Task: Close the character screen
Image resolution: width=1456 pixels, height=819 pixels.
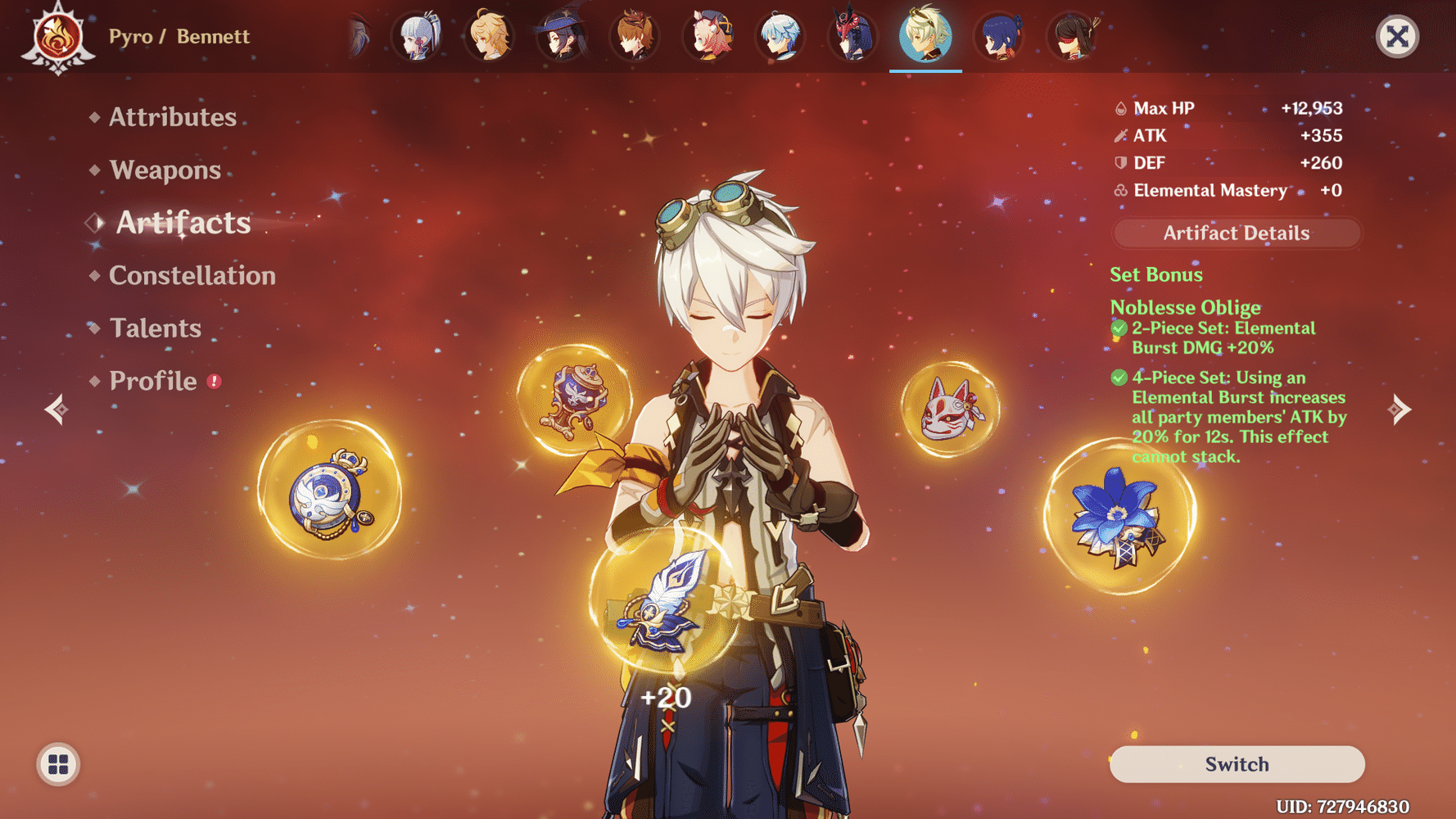Action: [1396, 37]
